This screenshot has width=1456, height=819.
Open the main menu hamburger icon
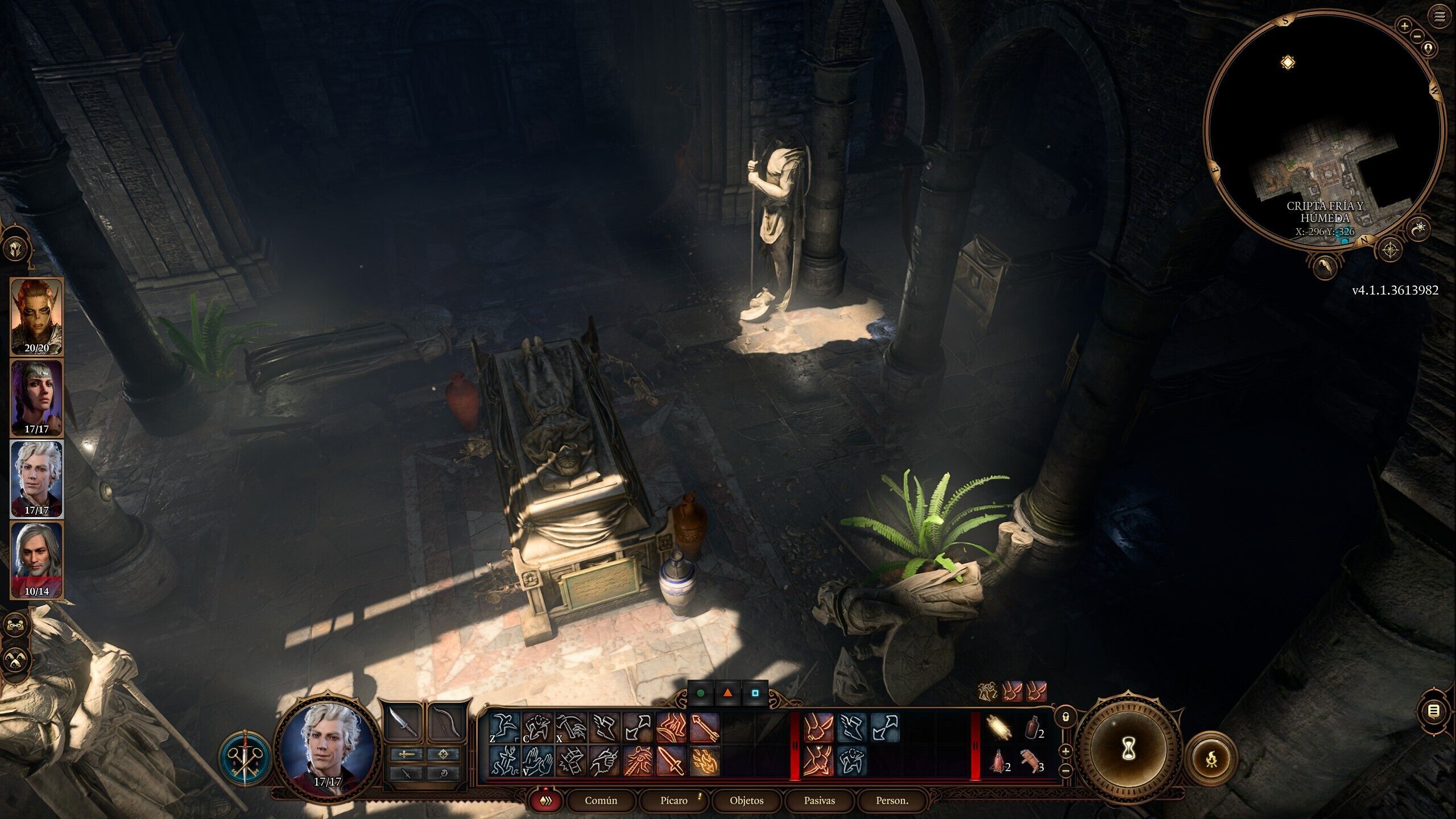click(1440, 16)
